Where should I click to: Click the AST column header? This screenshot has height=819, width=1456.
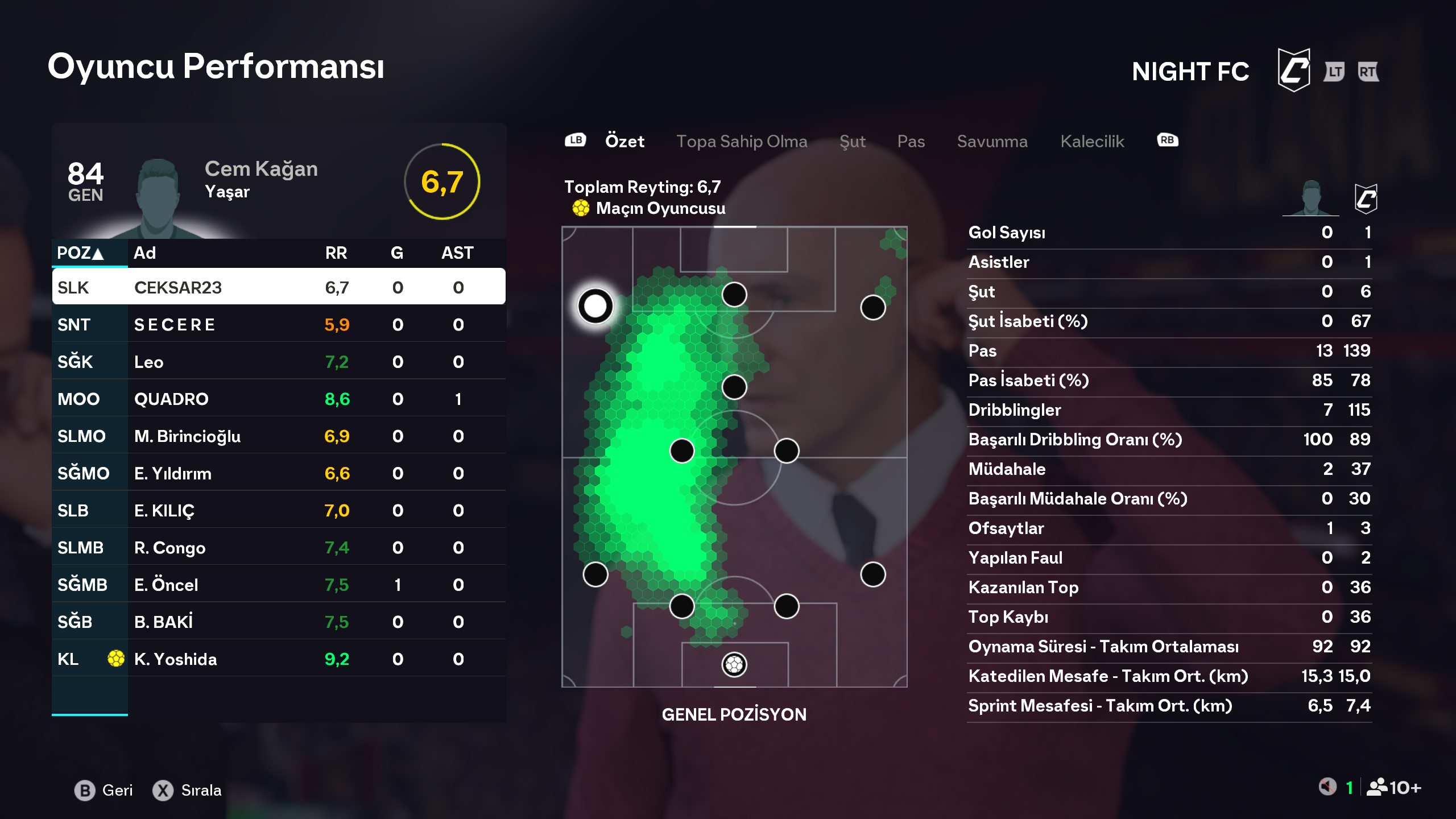click(457, 253)
